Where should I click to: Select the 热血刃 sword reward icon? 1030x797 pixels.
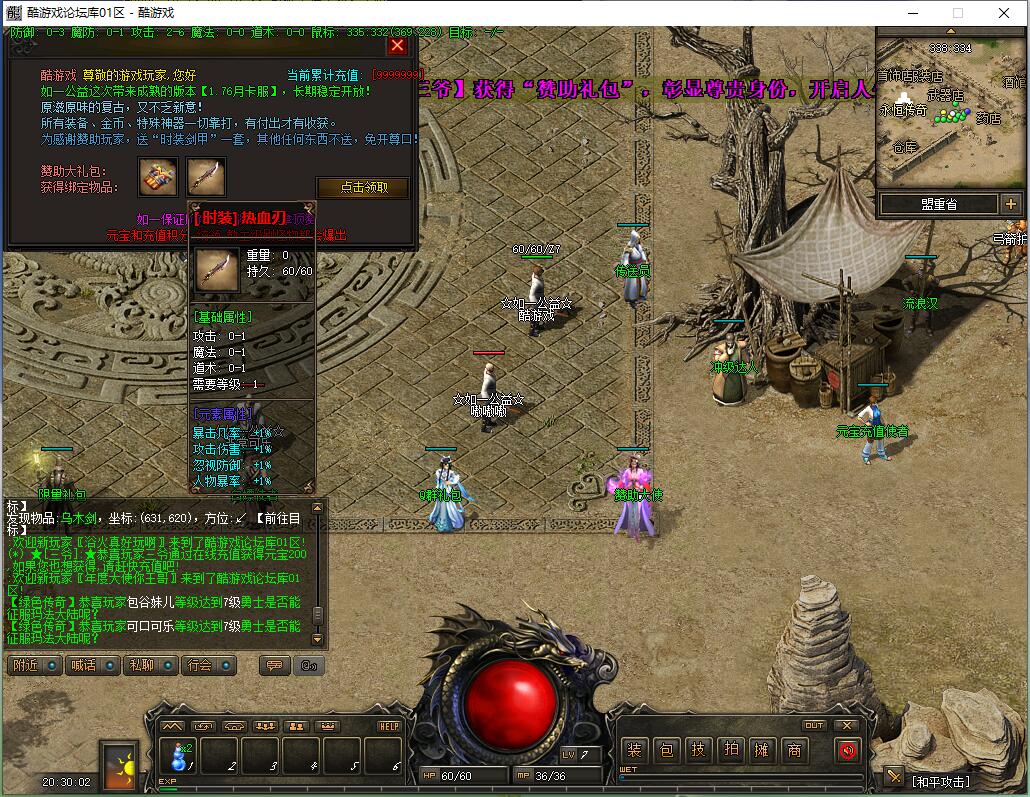206,177
